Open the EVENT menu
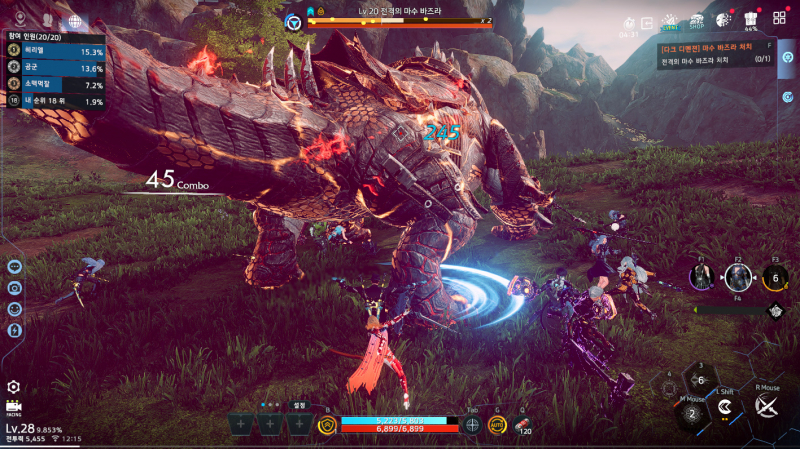The image size is (800, 449). tap(670, 22)
